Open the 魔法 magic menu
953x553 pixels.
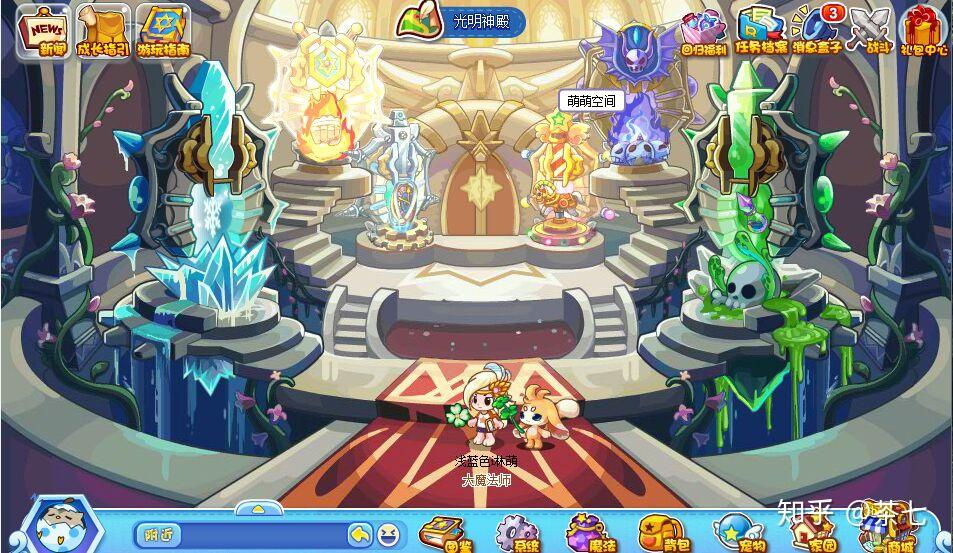point(588,534)
